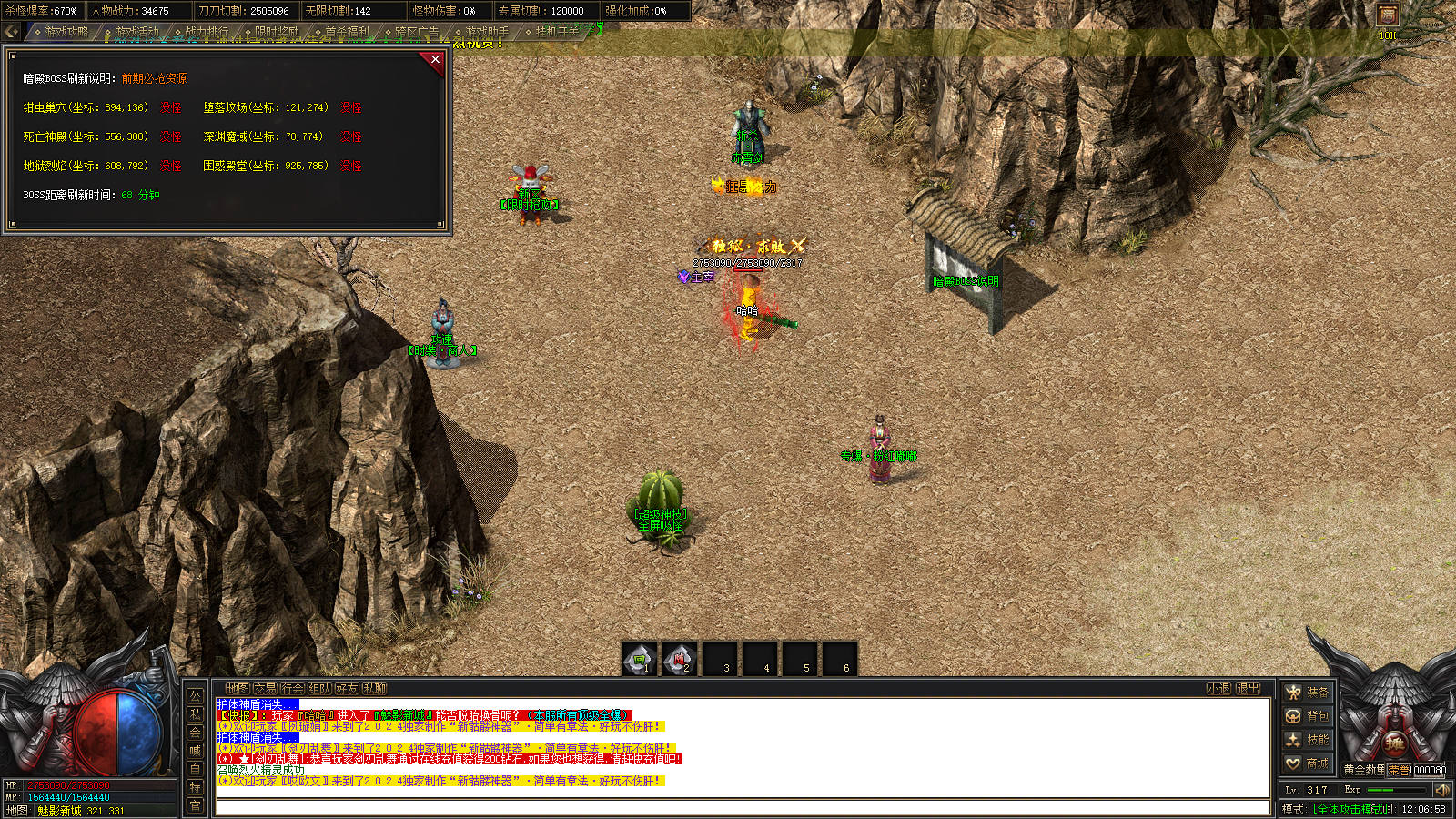
Task: Toggle sound with the speaker icon
Action: pos(1442,790)
